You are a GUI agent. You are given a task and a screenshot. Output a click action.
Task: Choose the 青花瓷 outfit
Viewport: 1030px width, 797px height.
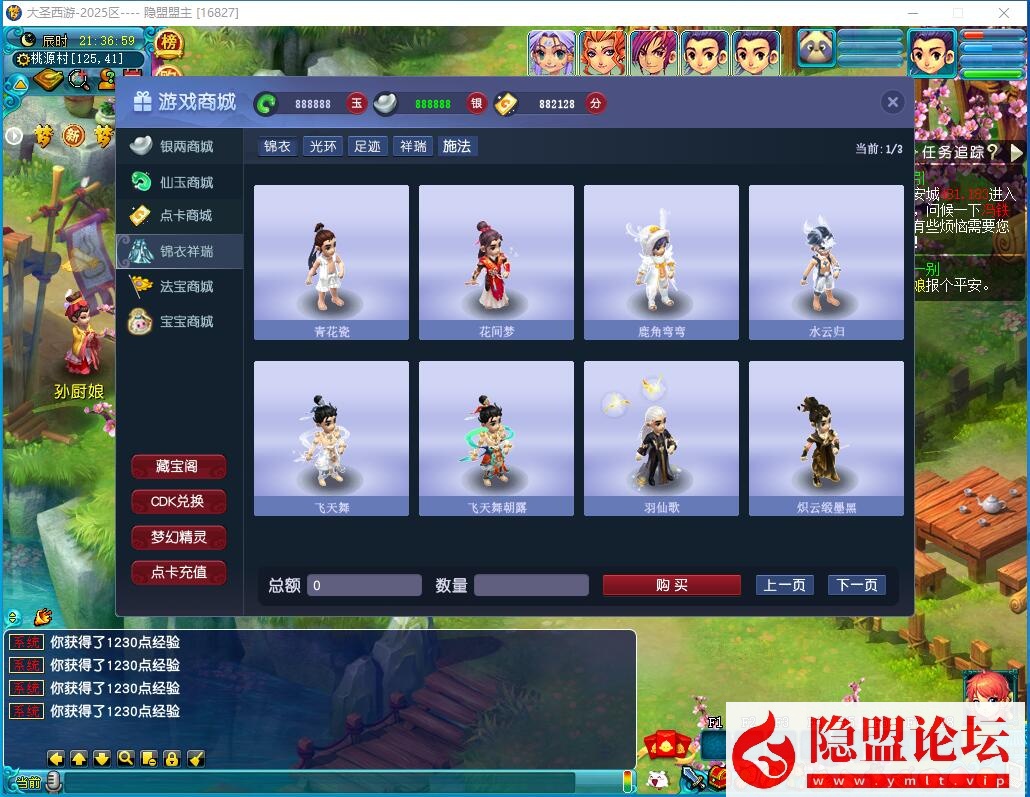tap(331, 262)
